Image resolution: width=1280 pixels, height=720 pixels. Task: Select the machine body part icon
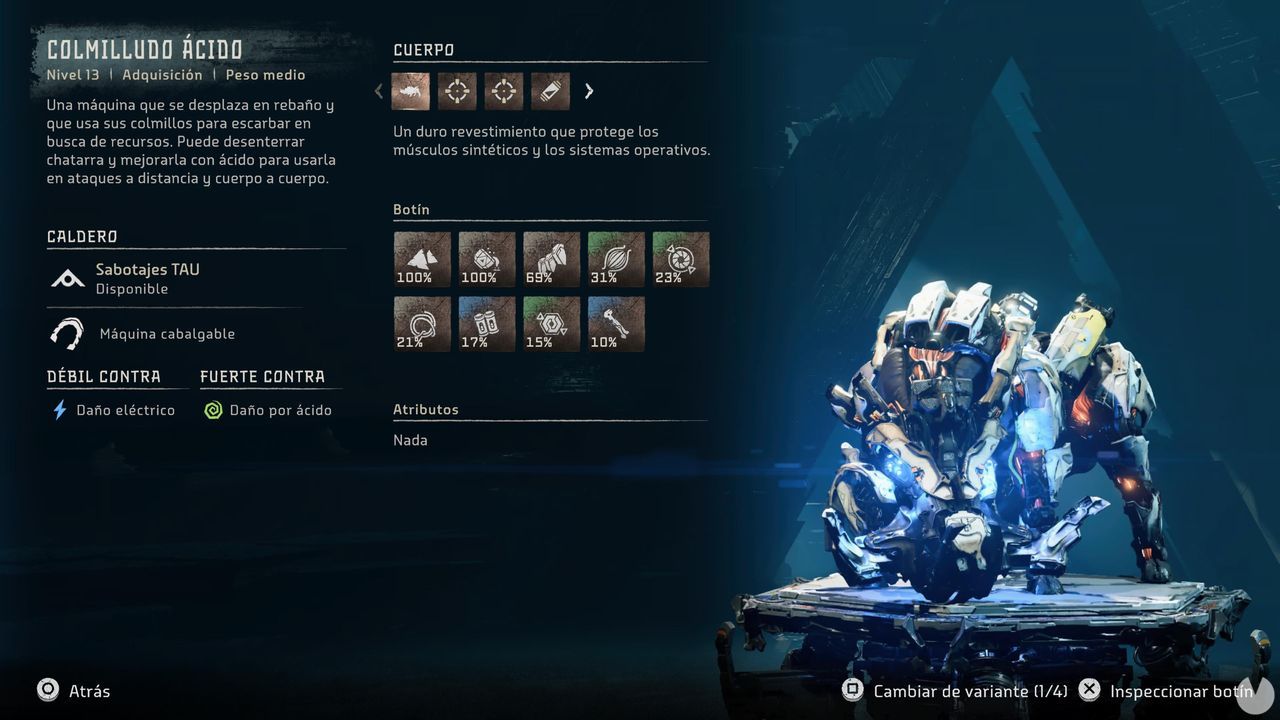pyautogui.click(x=410, y=91)
